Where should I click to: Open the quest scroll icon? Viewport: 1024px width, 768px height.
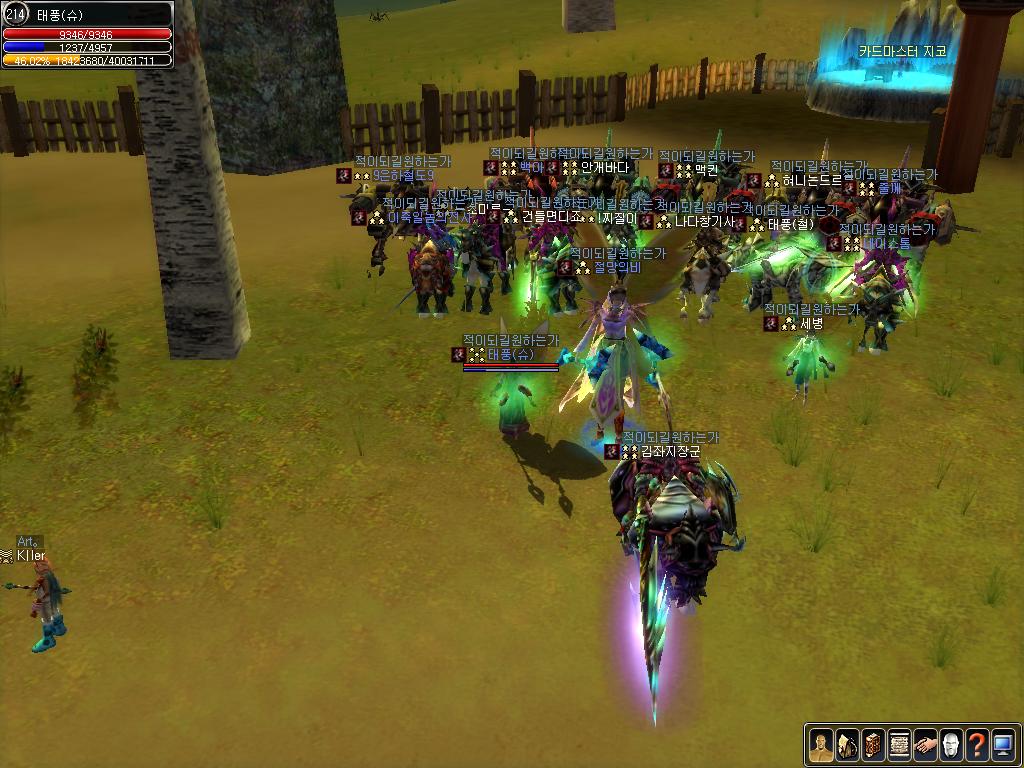(x=899, y=744)
